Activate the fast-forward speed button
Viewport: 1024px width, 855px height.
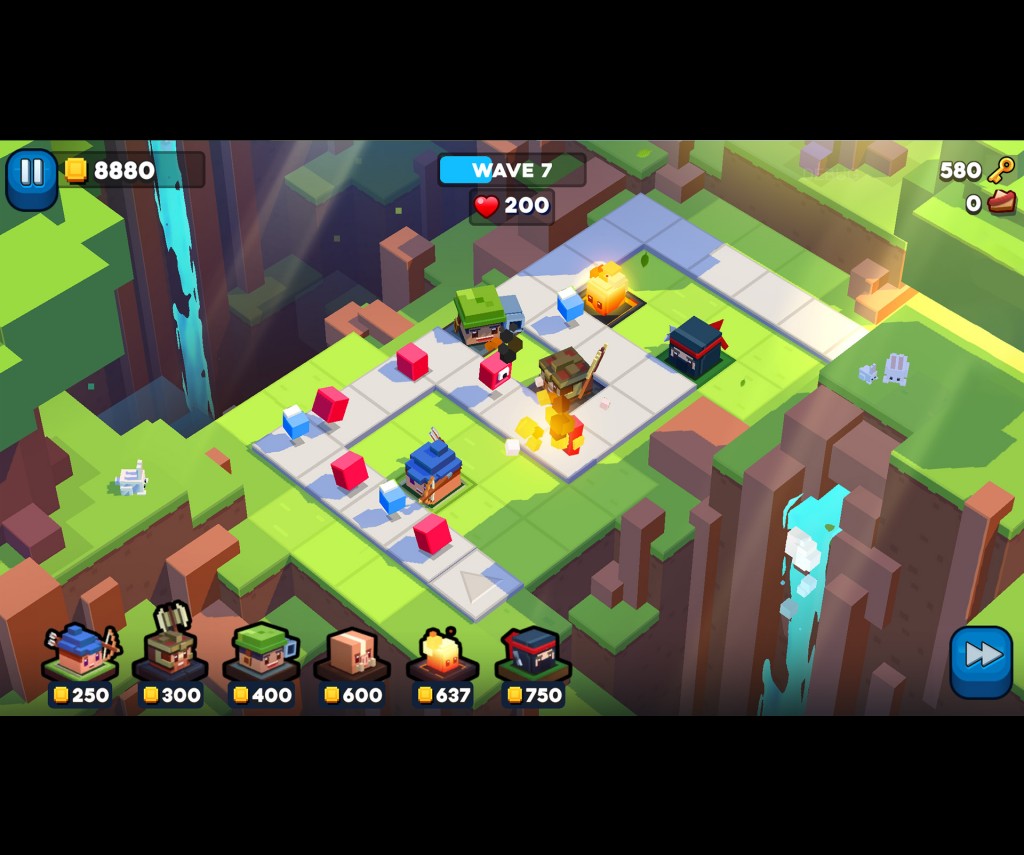(x=980, y=659)
